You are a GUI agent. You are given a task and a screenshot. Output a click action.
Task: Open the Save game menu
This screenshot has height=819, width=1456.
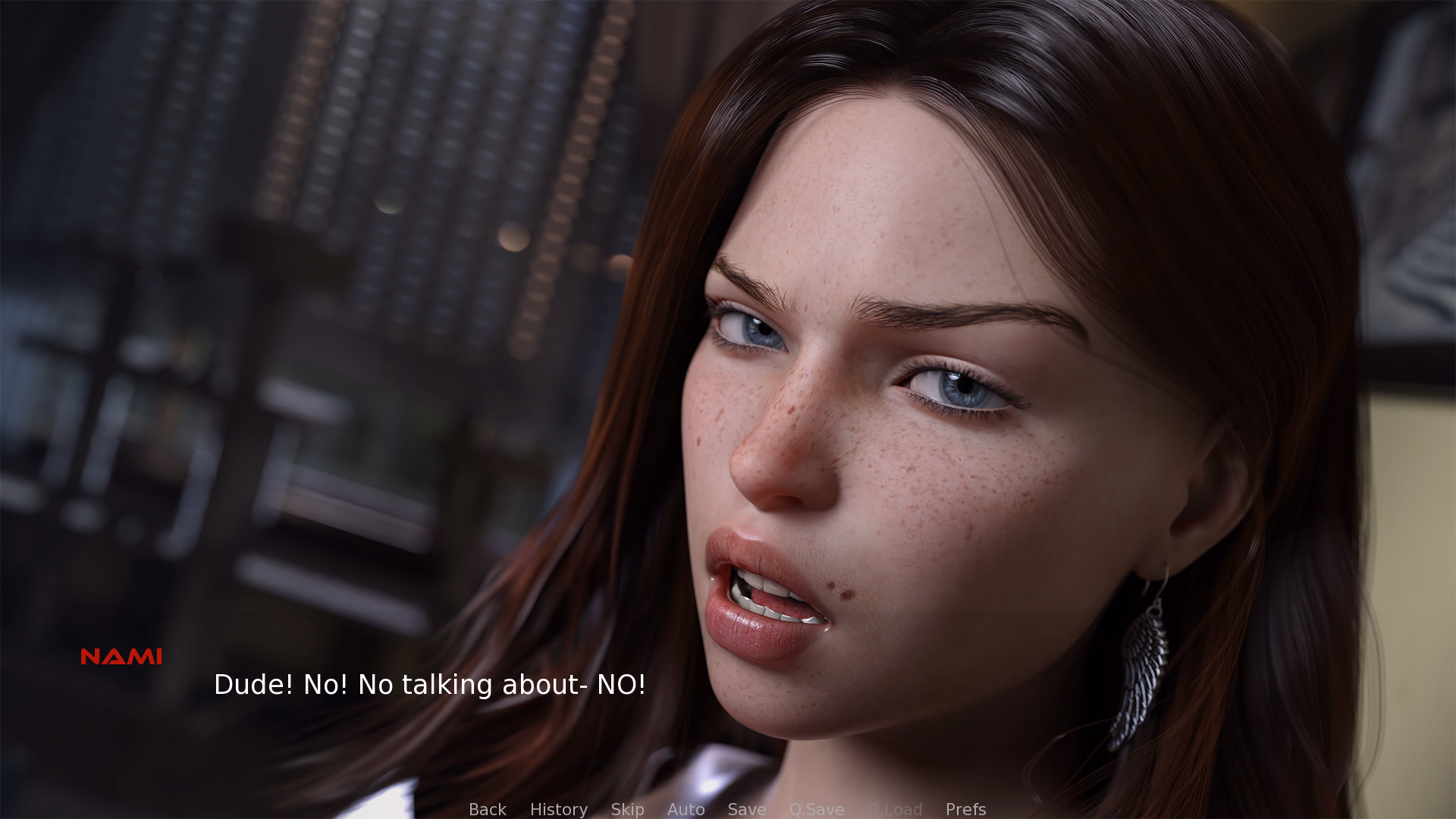746,809
